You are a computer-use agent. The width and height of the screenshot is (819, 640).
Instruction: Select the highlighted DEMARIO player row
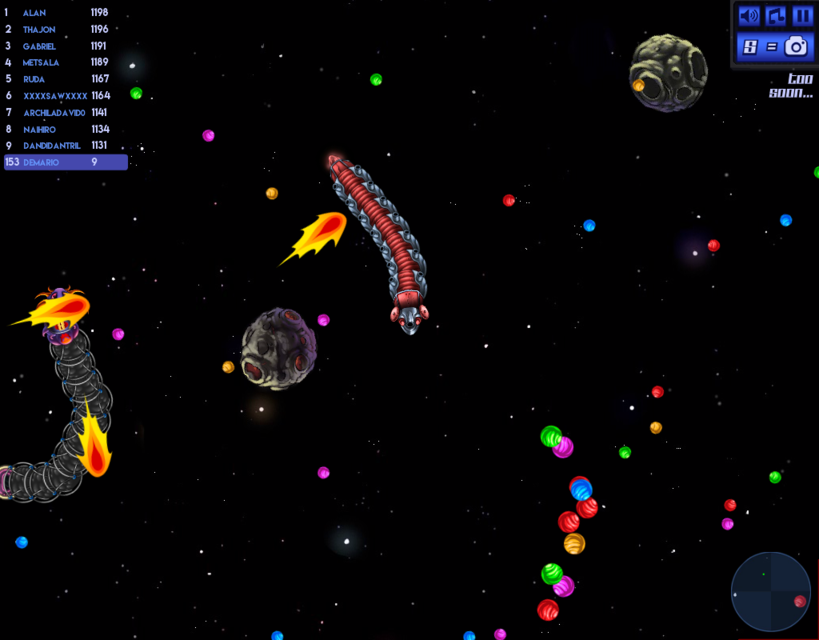click(65, 162)
